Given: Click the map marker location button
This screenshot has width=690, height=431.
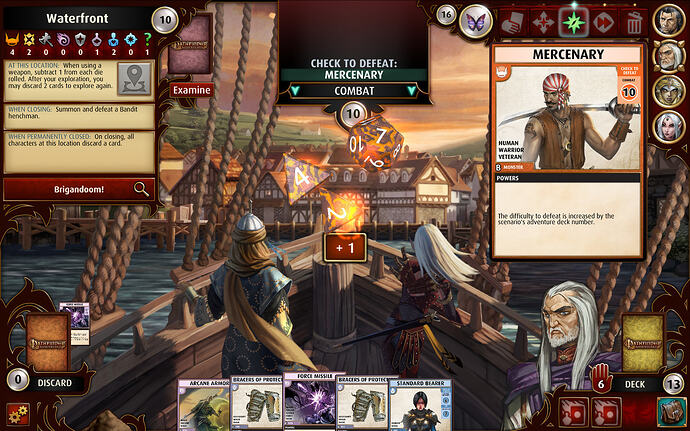Looking at the screenshot, I should 135,77.
